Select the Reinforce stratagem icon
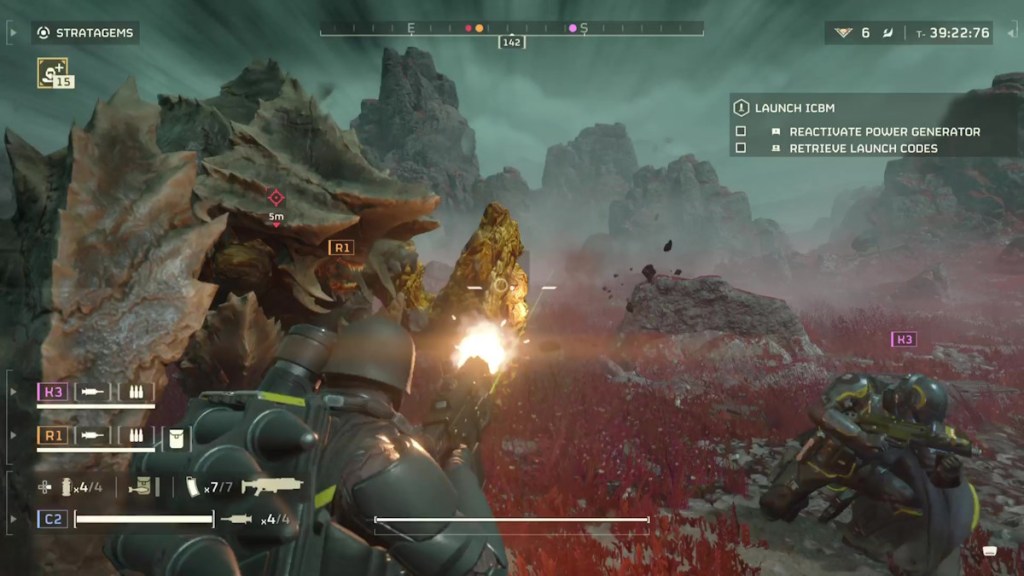This screenshot has height=576, width=1024. pyautogui.click(x=52, y=71)
